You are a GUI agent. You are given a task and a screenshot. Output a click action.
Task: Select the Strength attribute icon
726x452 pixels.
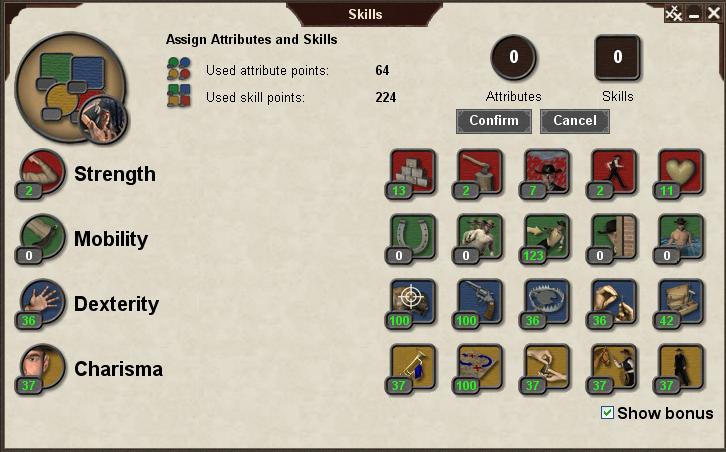click(42, 172)
